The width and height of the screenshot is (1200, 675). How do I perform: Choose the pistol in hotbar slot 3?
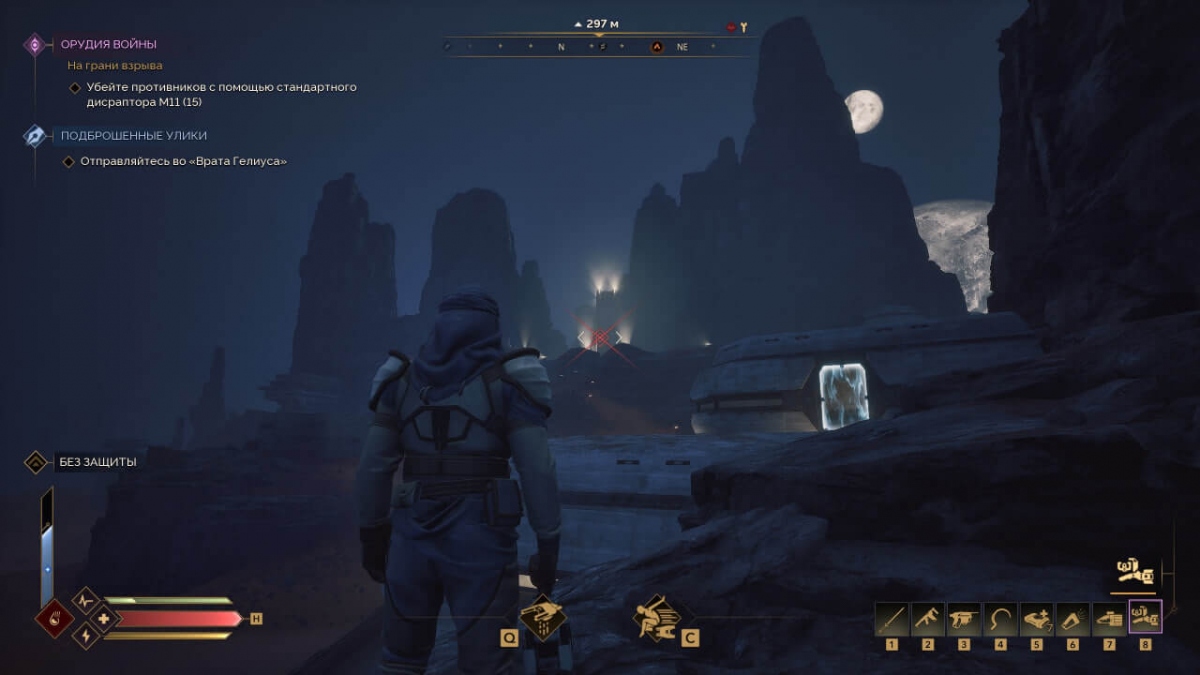click(x=964, y=619)
